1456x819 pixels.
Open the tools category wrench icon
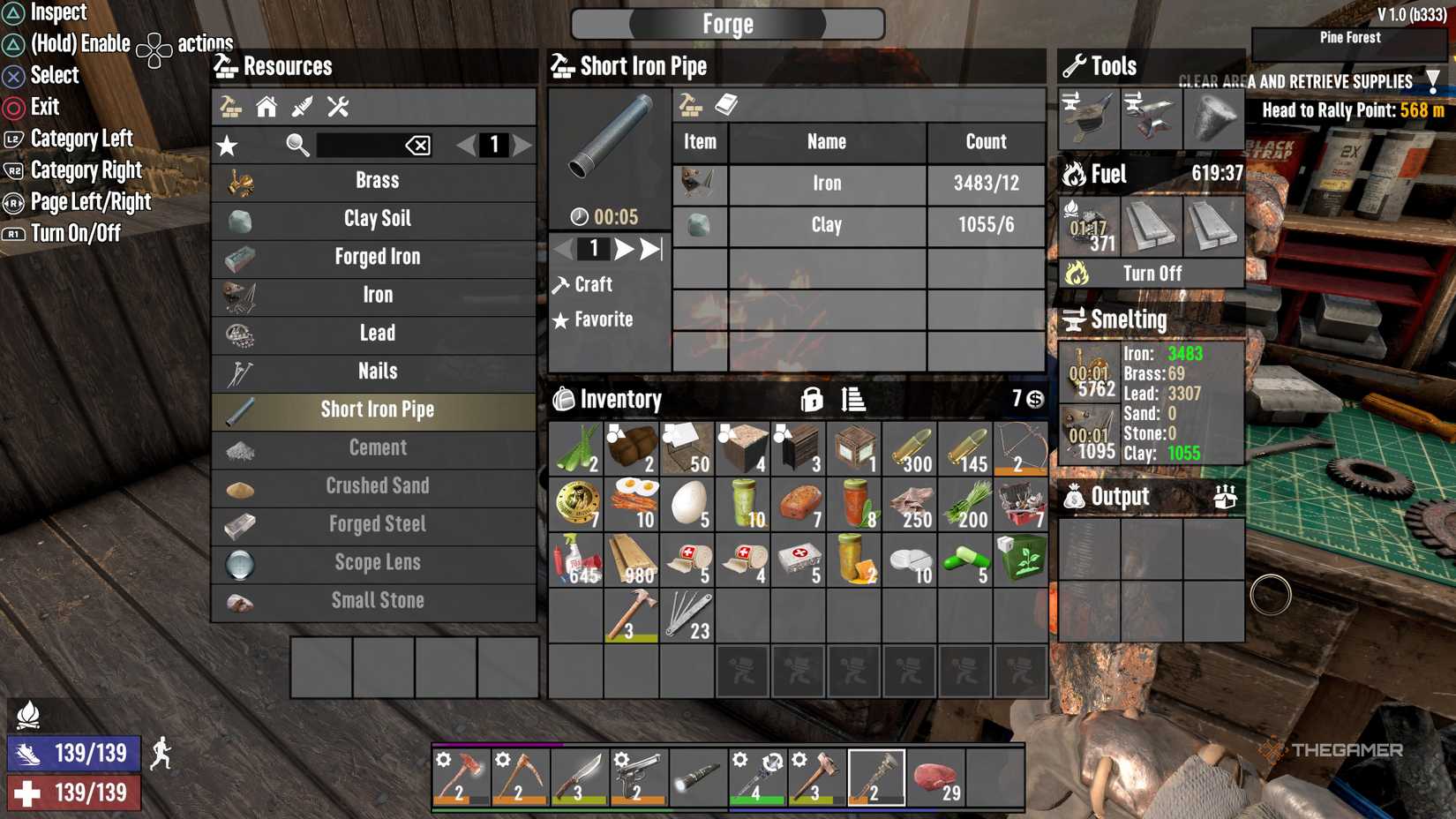(x=337, y=107)
